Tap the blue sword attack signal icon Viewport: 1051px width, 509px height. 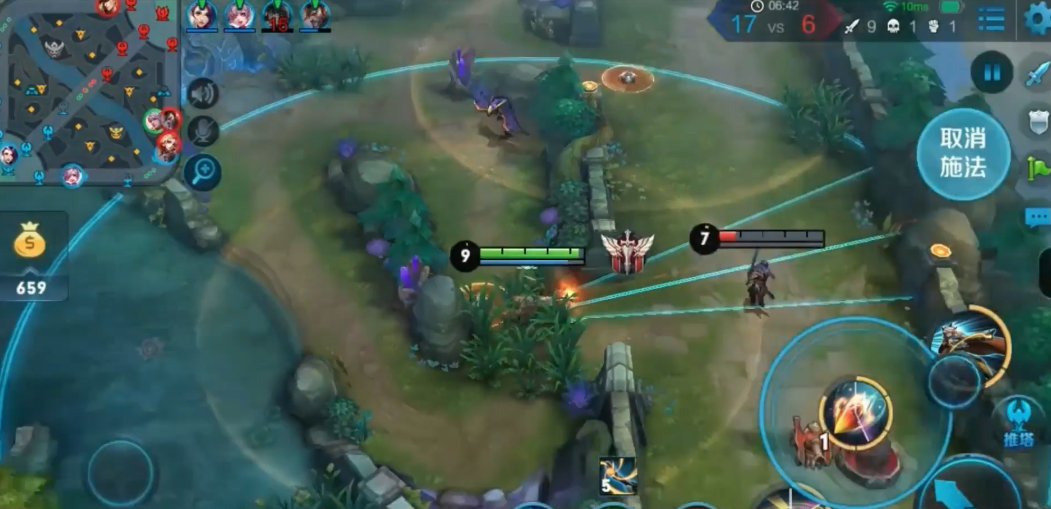coord(1037,75)
